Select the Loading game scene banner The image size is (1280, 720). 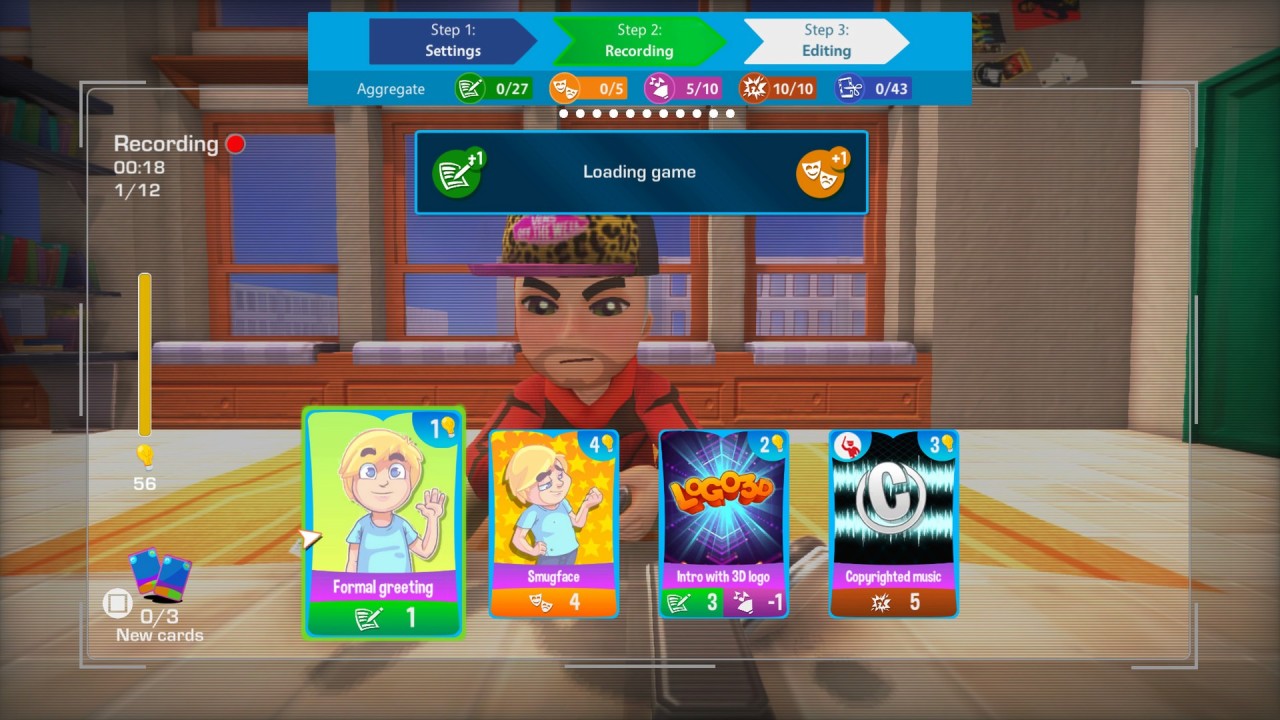click(640, 172)
